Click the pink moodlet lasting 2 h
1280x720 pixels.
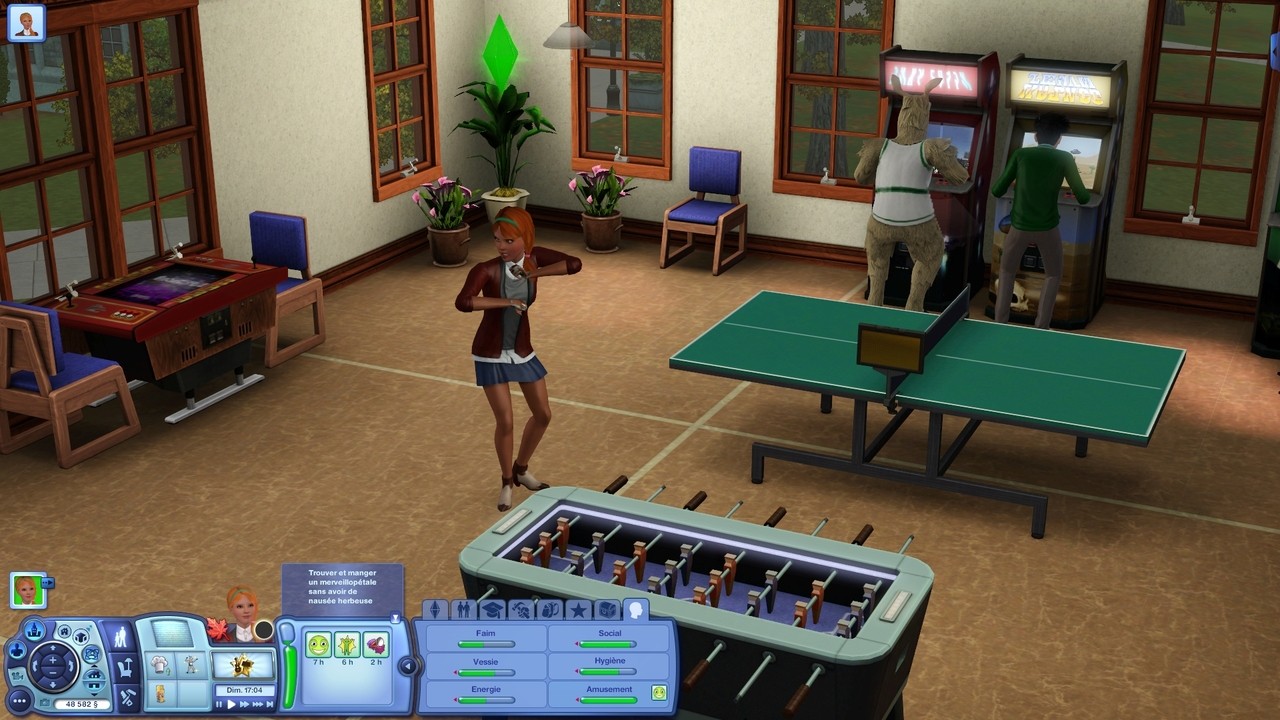coord(376,645)
